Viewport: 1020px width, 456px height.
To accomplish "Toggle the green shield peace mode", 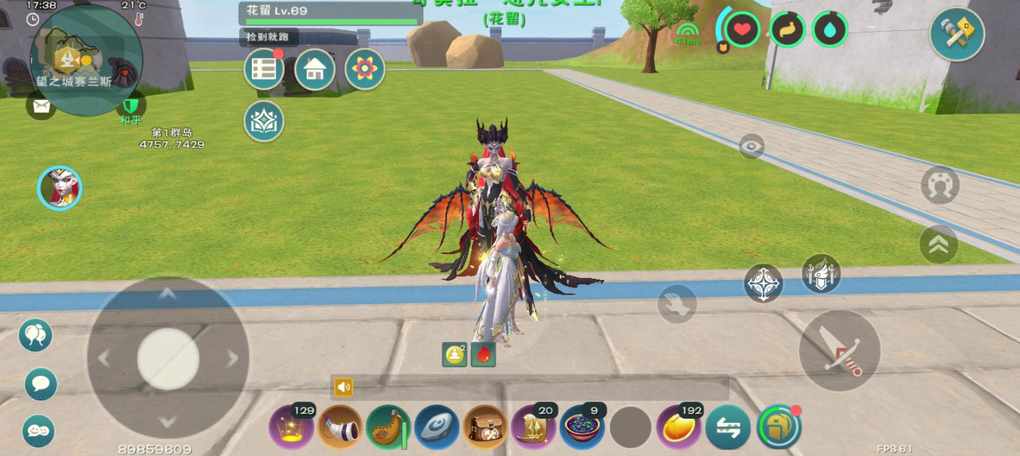I will 130,104.
